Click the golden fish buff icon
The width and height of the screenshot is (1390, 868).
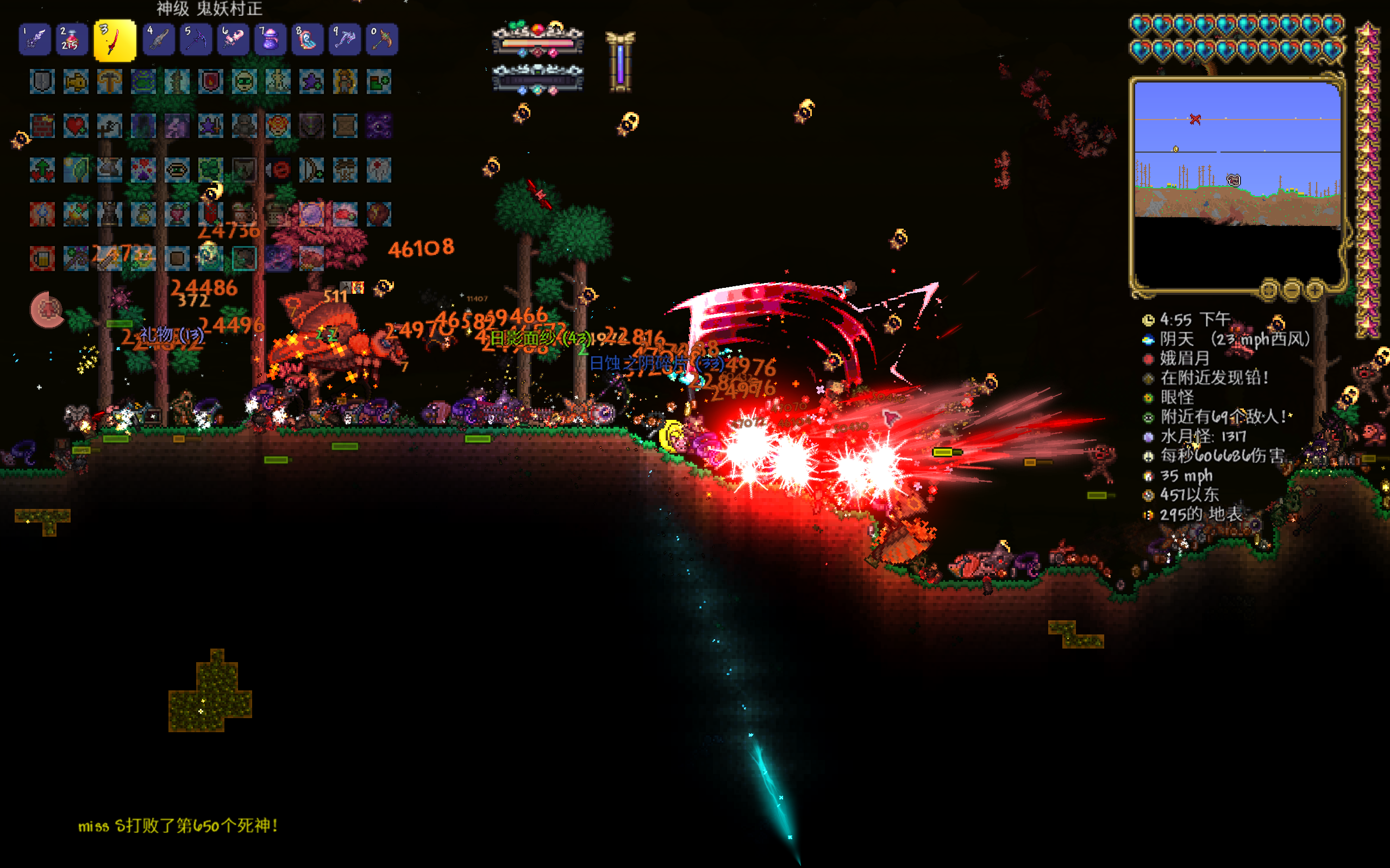(76, 81)
